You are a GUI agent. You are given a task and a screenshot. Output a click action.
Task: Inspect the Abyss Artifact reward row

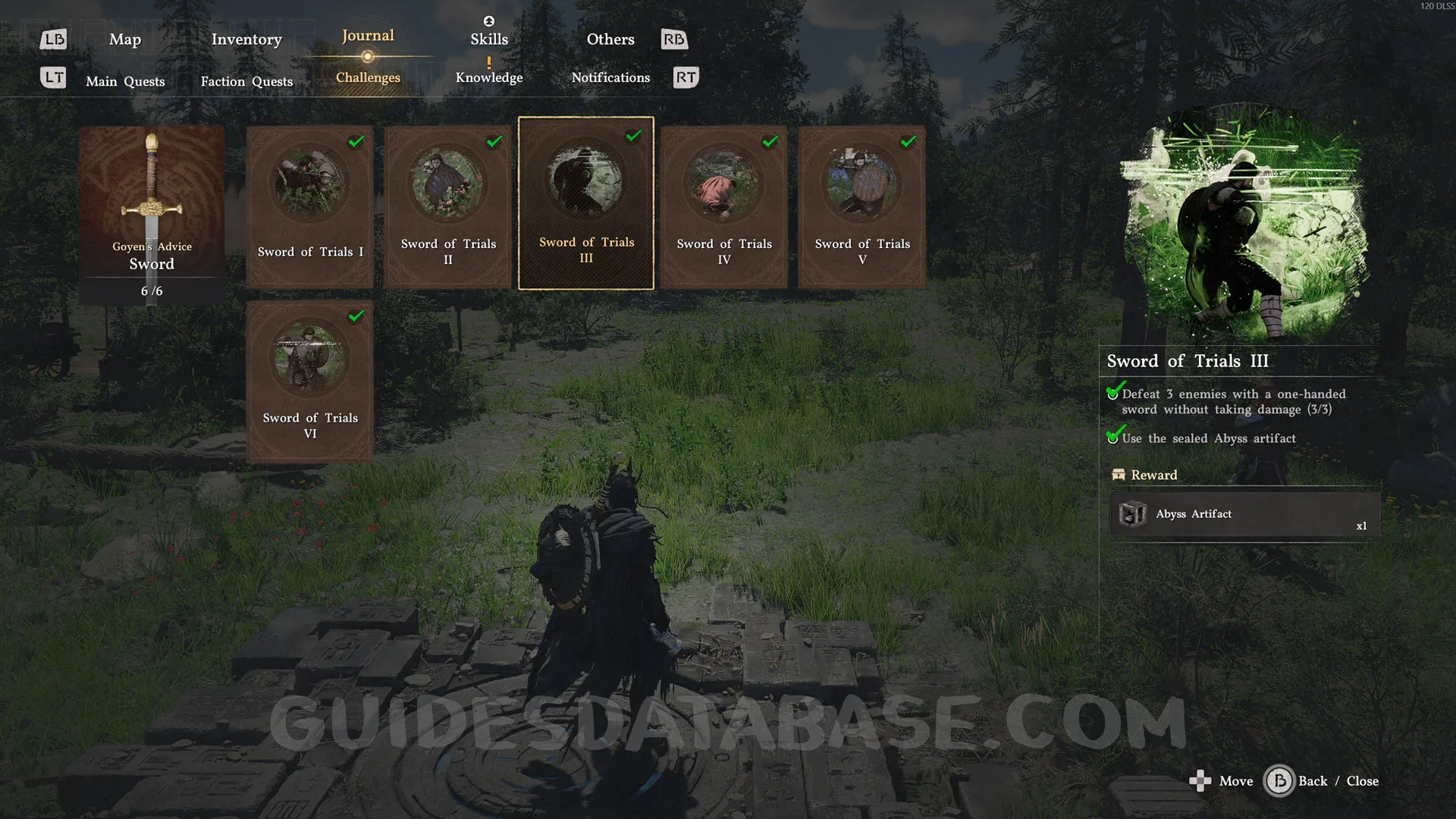[x=1244, y=514]
